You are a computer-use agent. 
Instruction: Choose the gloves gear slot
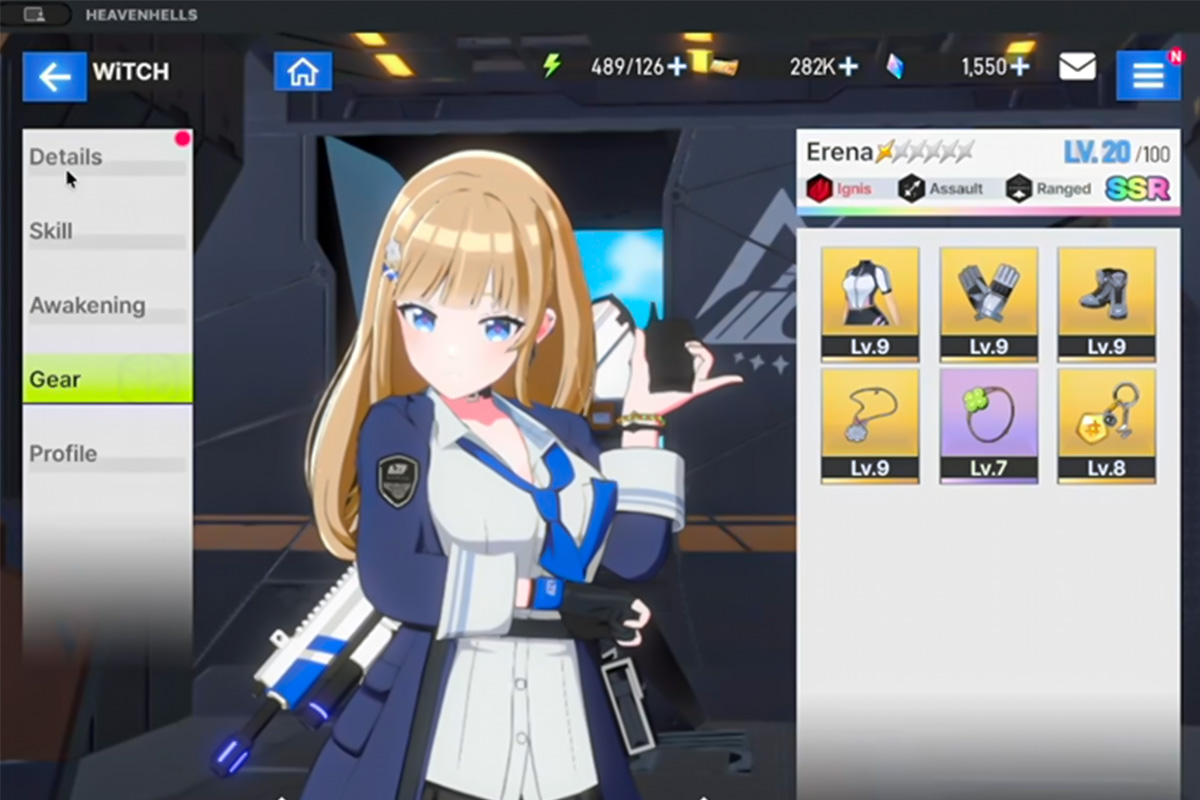pos(988,303)
